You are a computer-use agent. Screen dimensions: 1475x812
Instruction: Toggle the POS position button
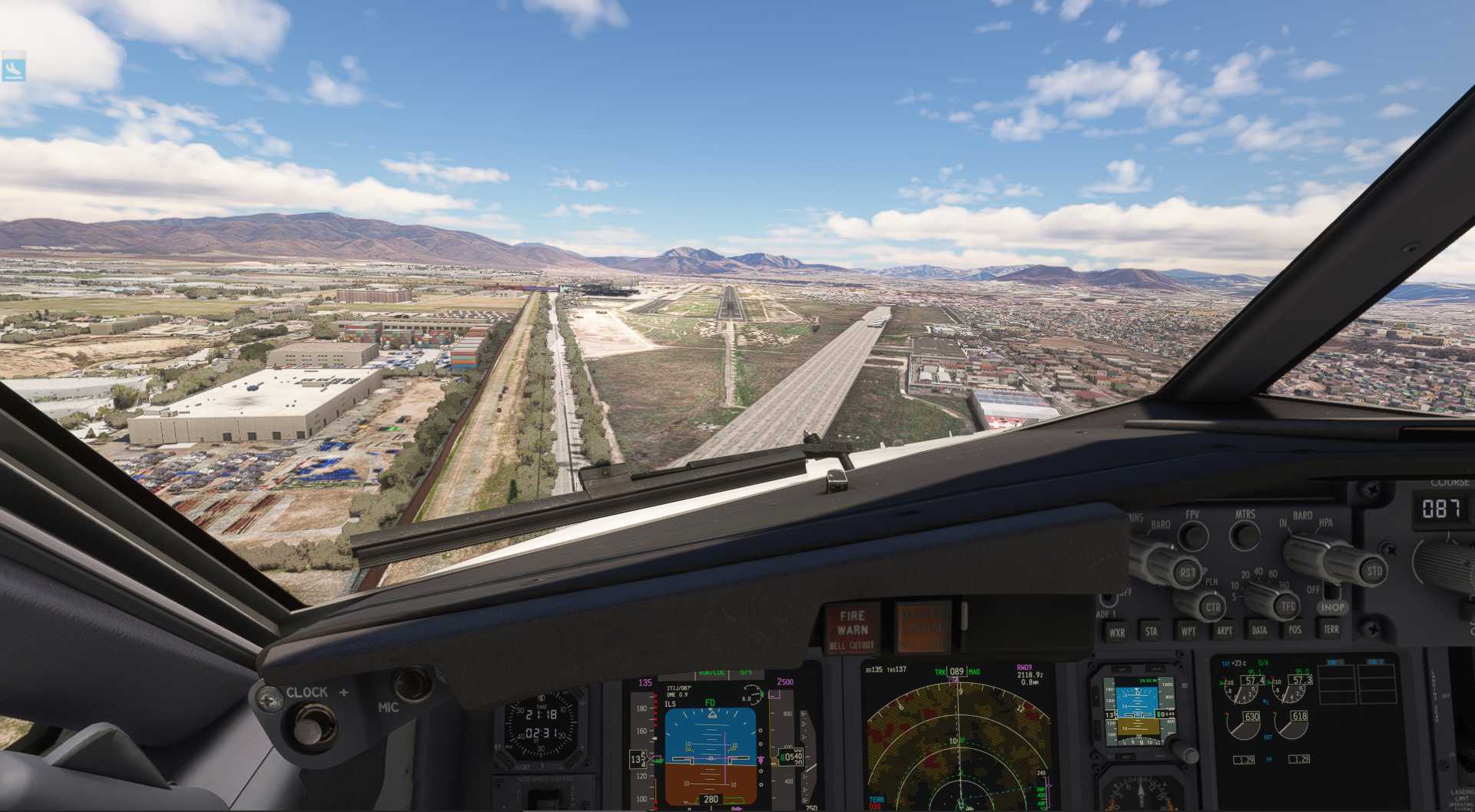tap(1294, 630)
